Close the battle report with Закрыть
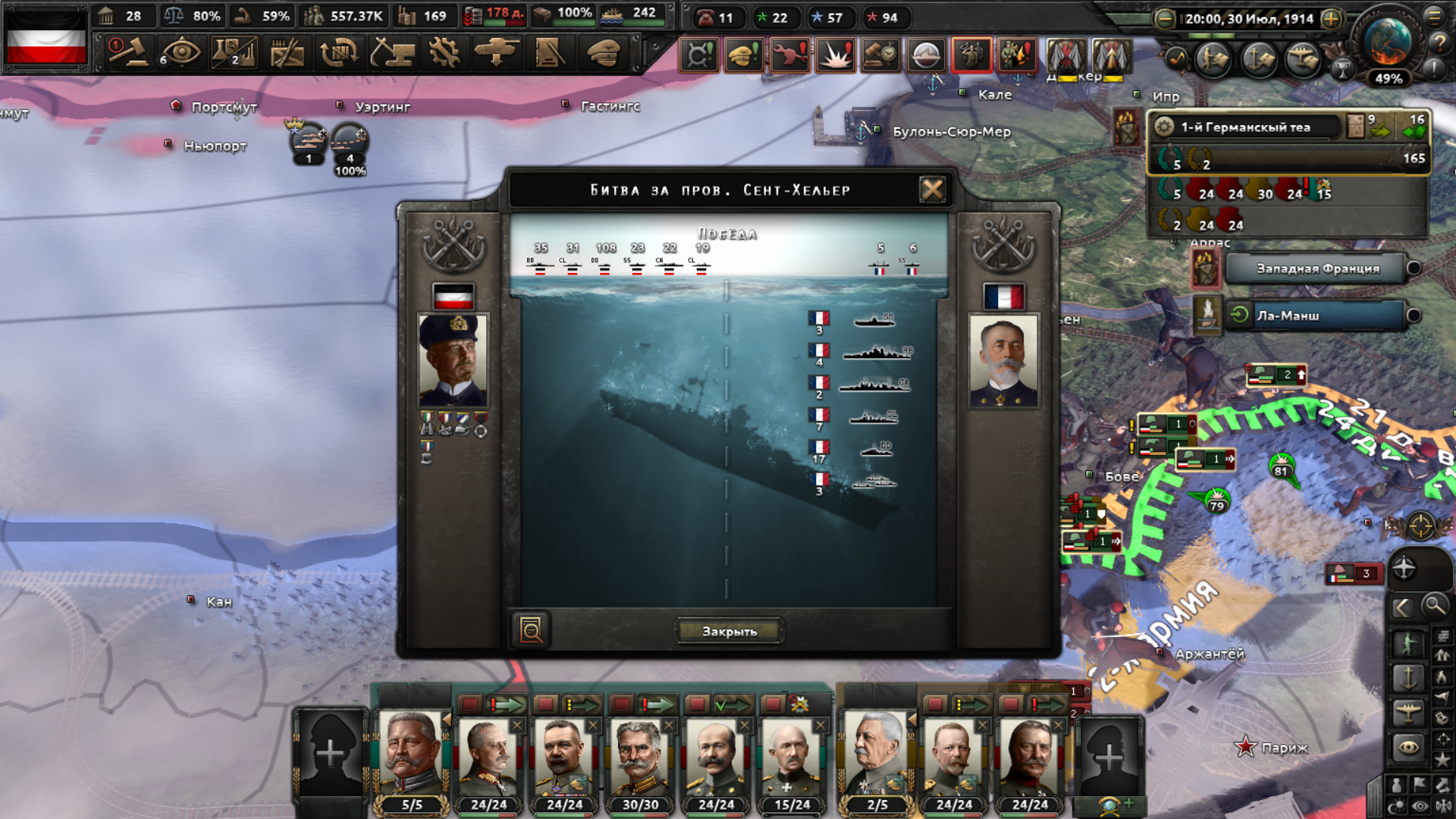The height and width of the screenshot is (819, 1456). point(729,631)
